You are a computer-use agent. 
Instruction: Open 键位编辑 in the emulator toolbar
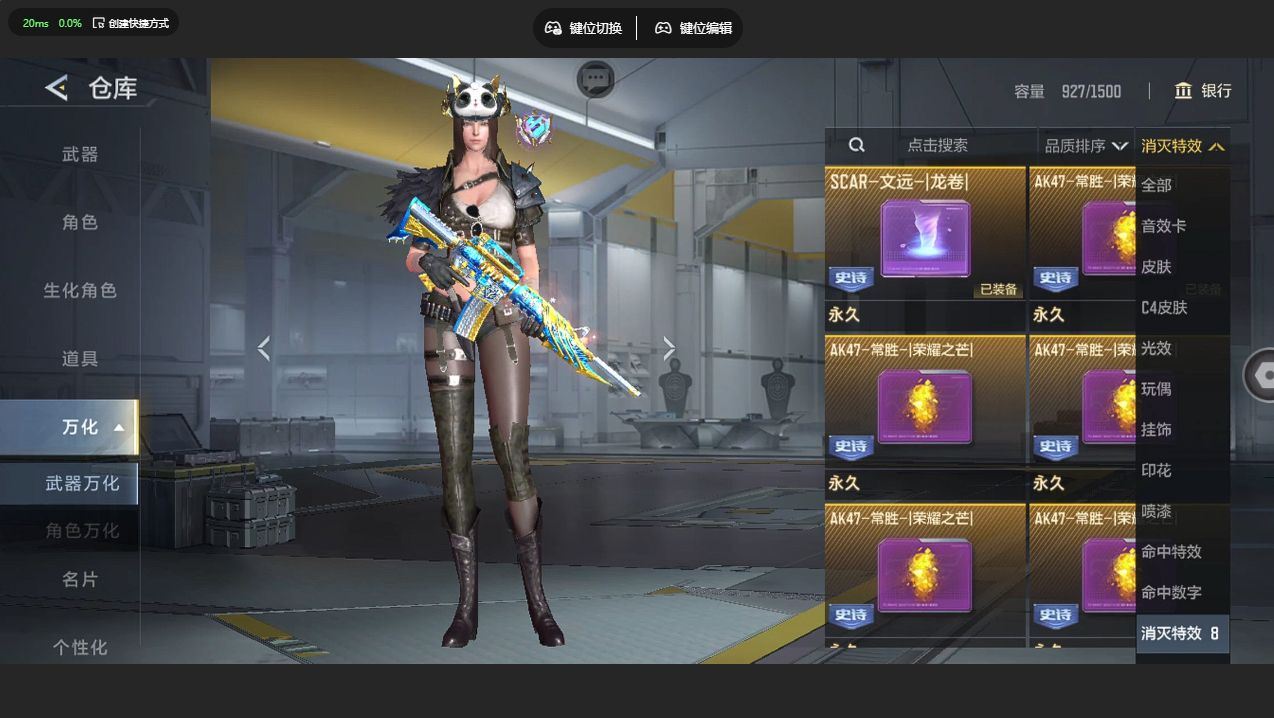[x=694, y=28]
